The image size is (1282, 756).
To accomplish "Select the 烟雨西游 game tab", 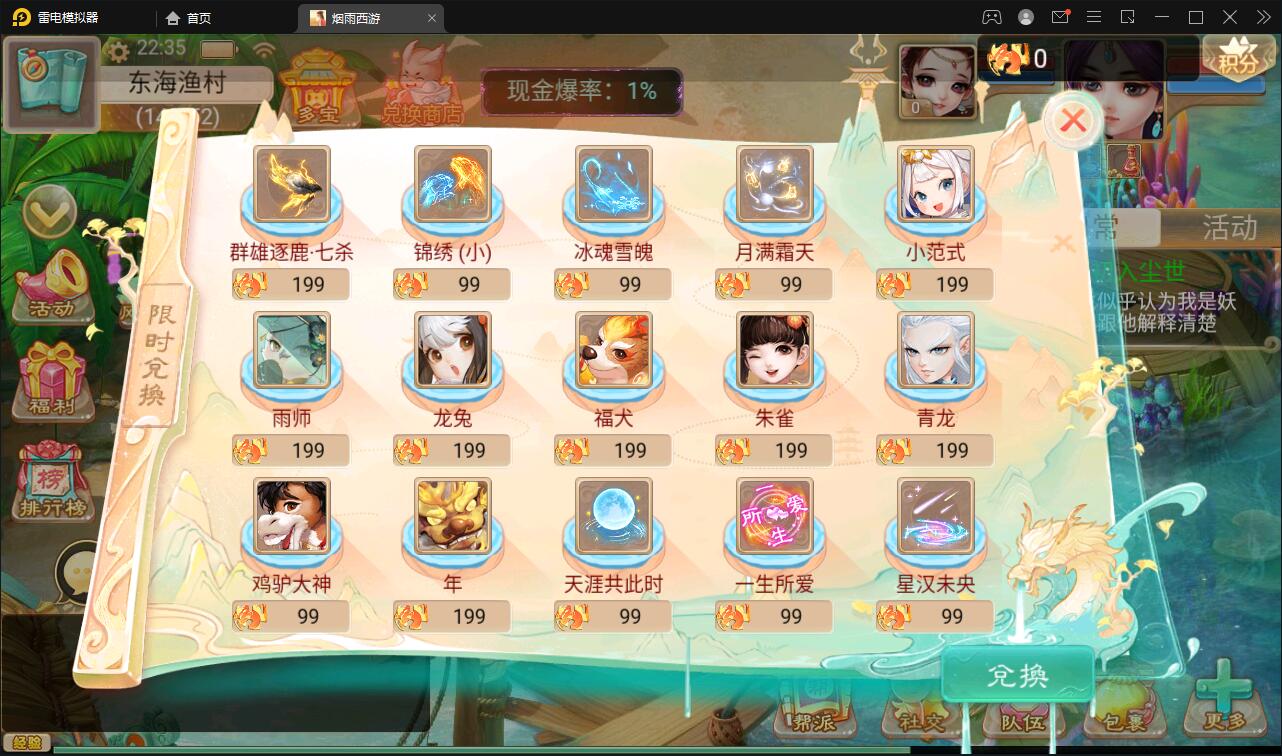I will 360,17.
